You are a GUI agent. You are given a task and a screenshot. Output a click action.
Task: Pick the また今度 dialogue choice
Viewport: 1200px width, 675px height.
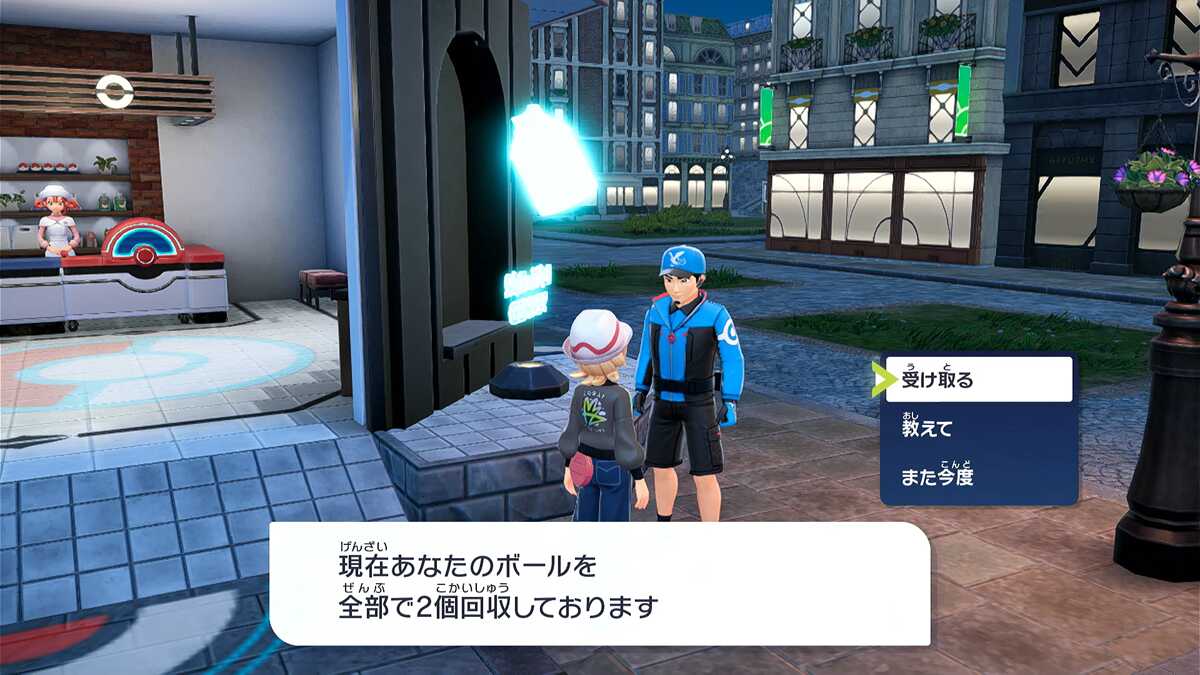[x=977, y=477]
